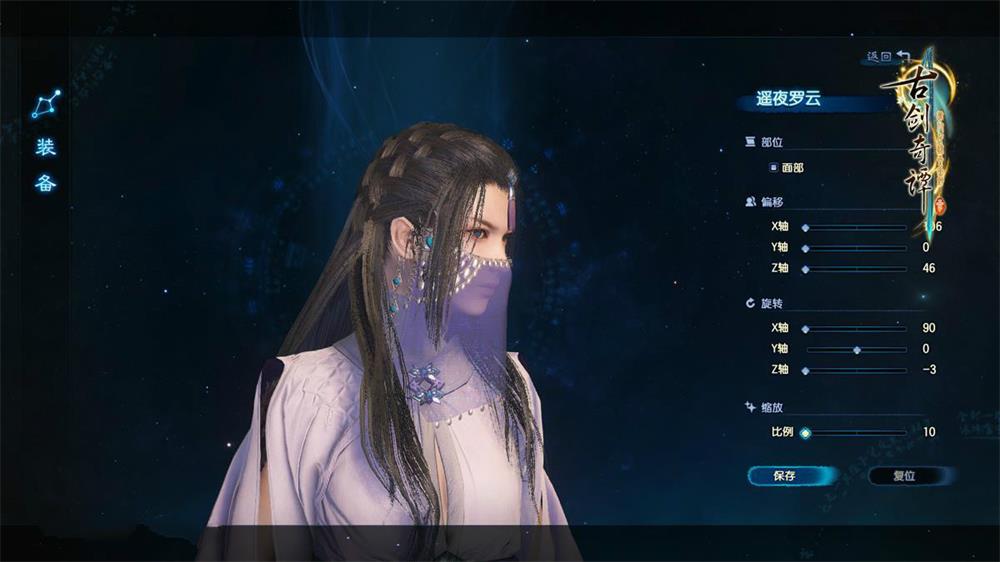Click the 偏移 Y轴 offset slider
This screenshot has height=562, width=1000.
(805, 247)
